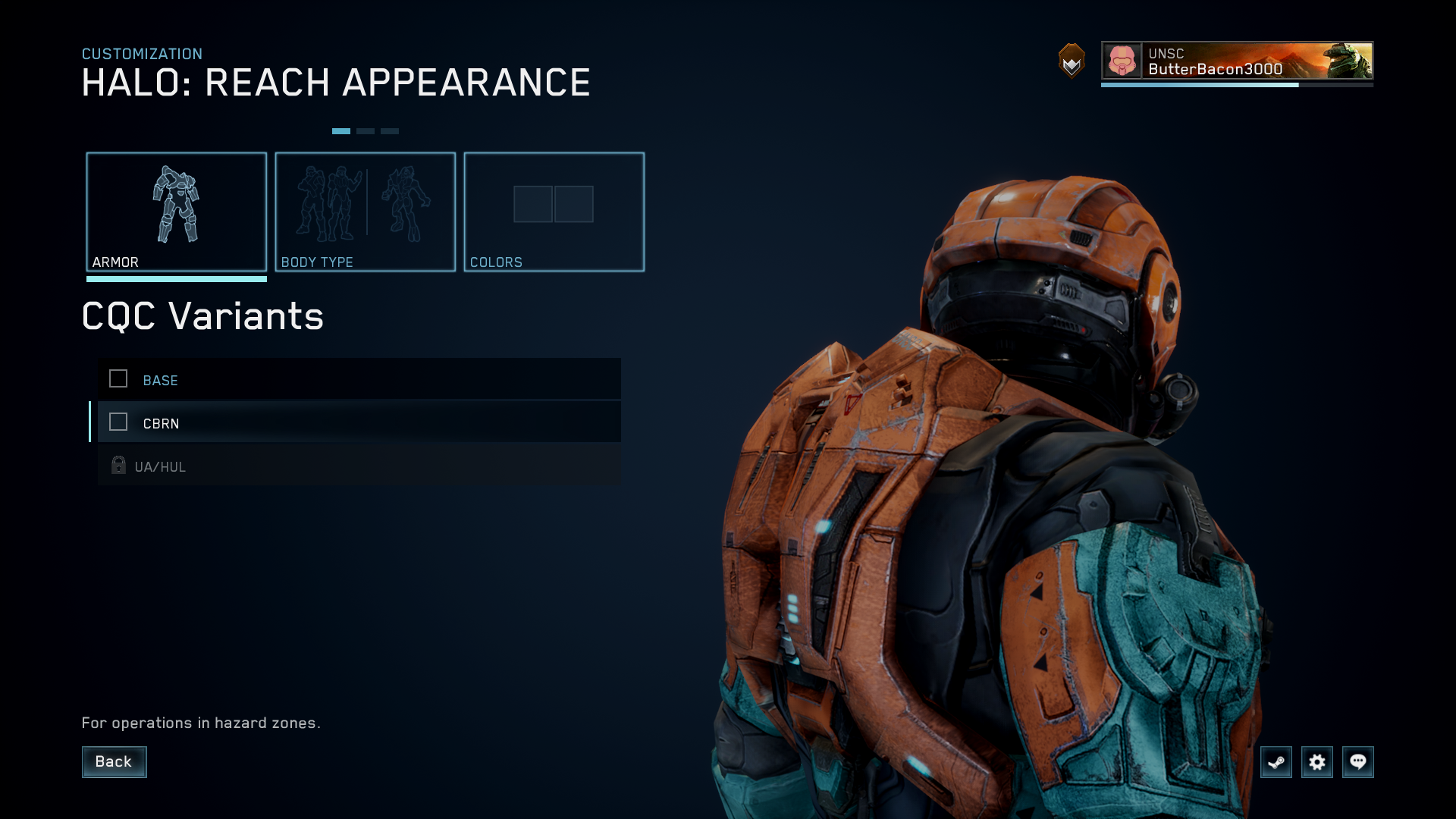1456x819 pixels.
Task: Open the chat bubble icon
Action: point(1359,762)
